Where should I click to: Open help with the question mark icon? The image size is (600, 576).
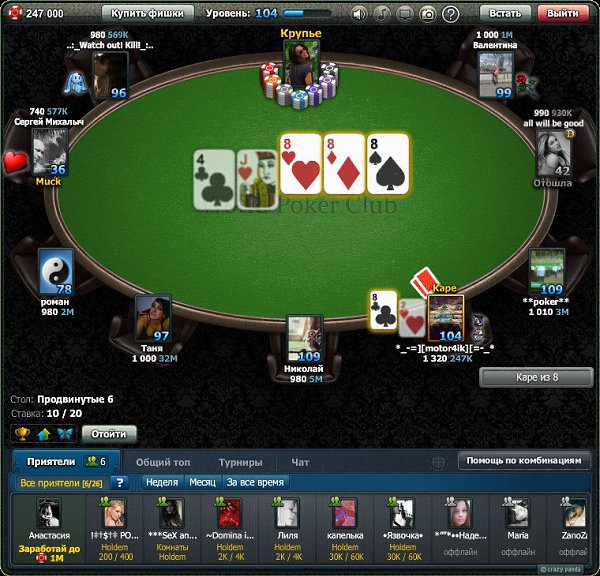(450, 14)
